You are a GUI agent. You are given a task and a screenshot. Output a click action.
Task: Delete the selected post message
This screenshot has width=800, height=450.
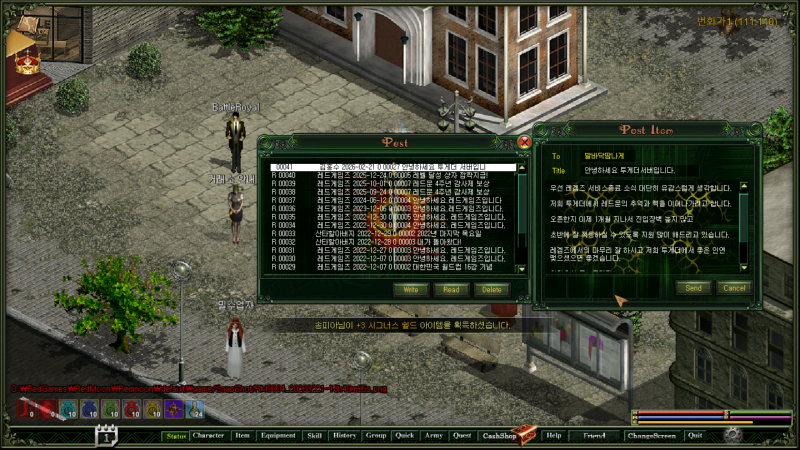[491, 289]
